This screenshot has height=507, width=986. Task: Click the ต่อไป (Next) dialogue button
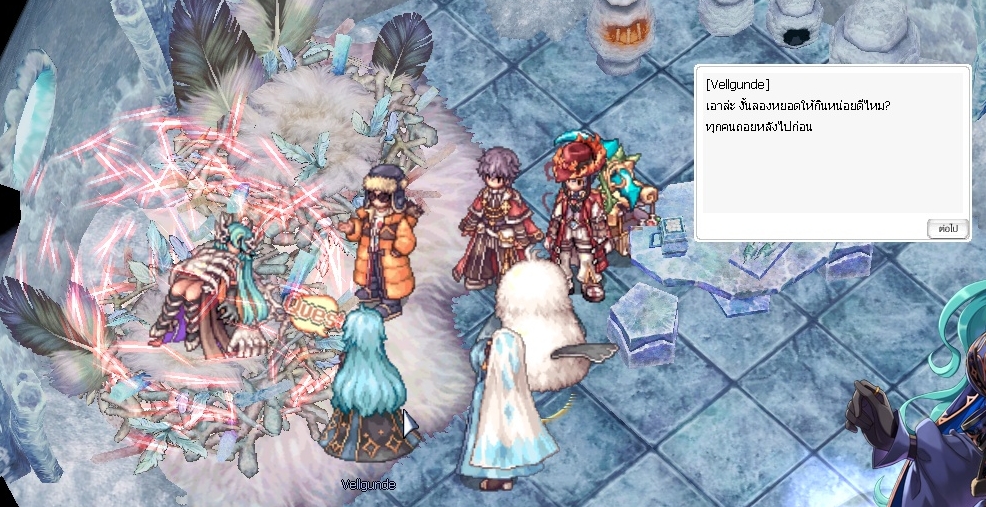(947, 228)
